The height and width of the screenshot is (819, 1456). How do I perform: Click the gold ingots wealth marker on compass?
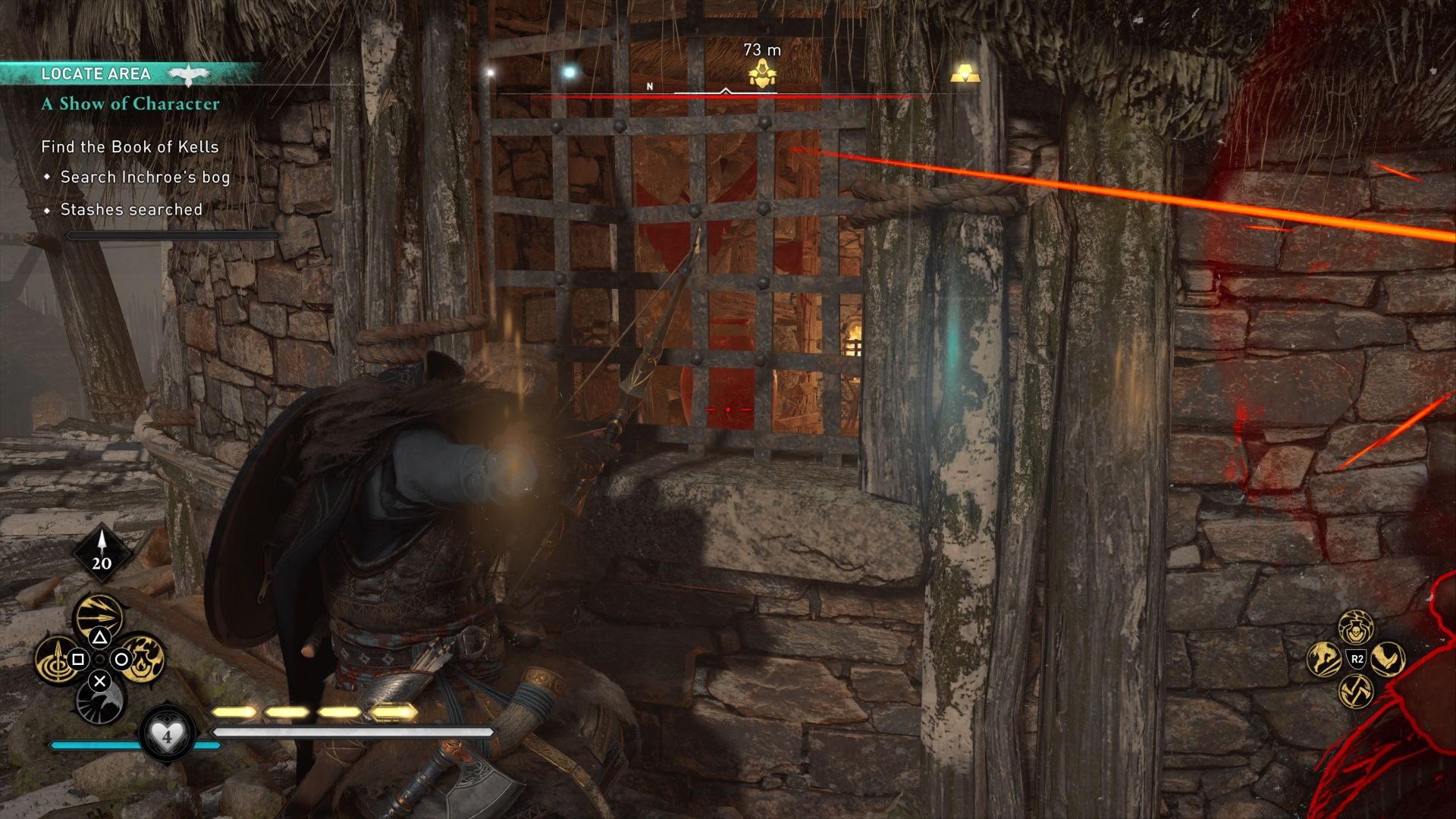(965, 74)
